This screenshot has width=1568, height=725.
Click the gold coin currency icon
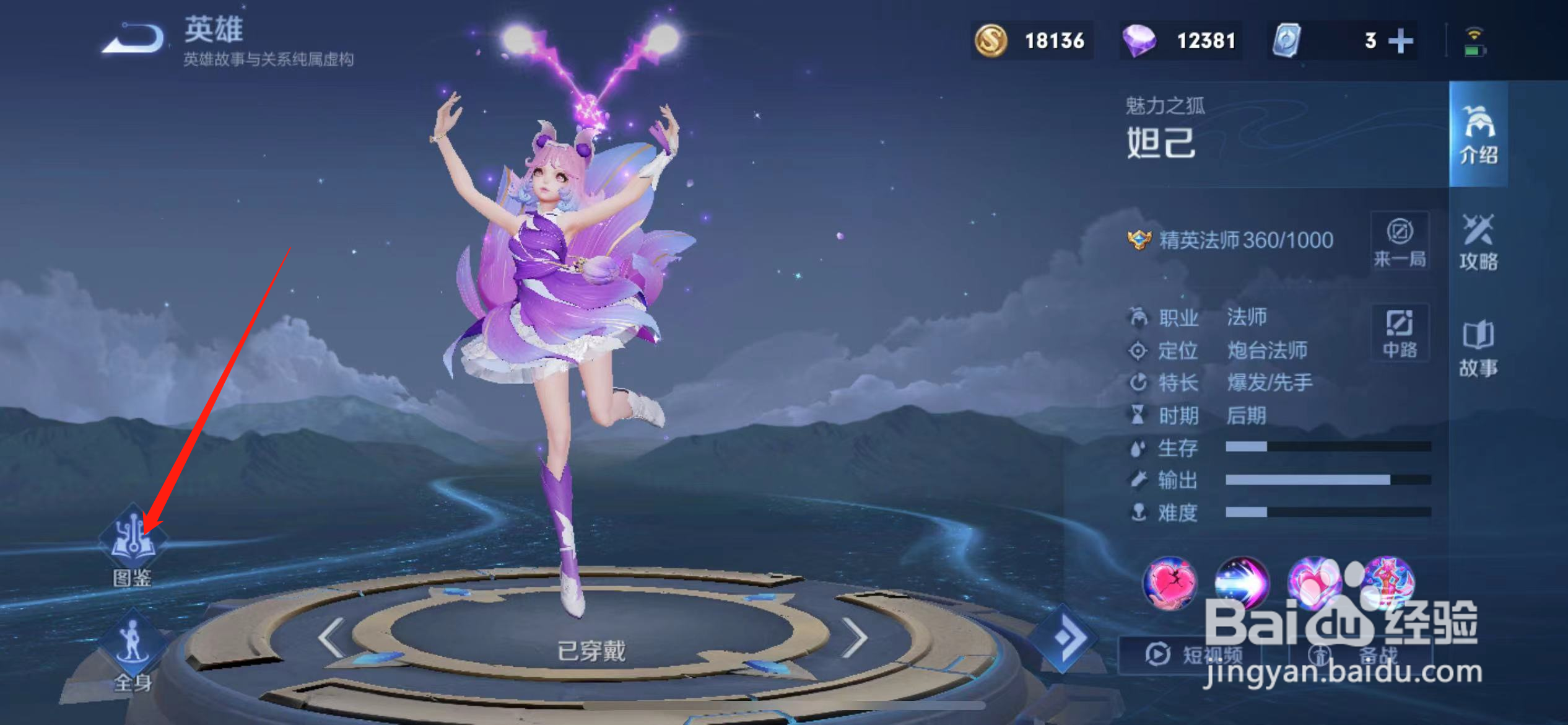click(x=991, y=41)
